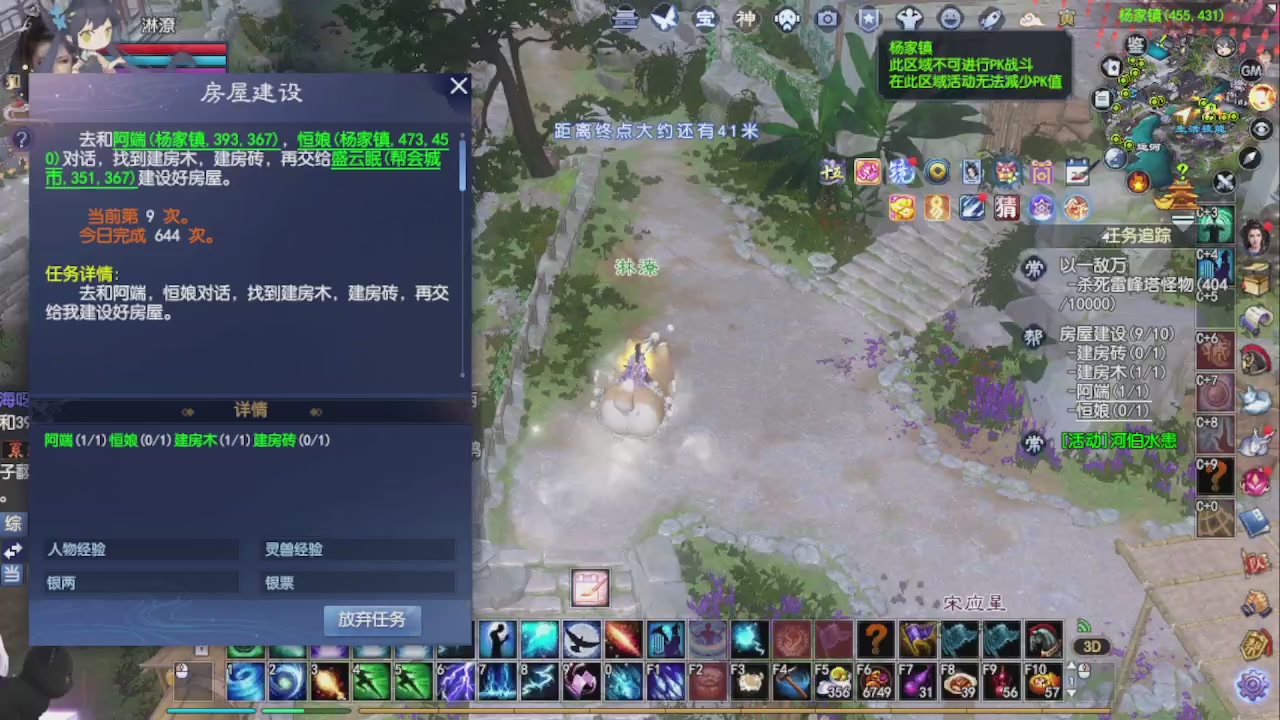Screen dimensions: 1280x720
Task: Expand the 以一敌万 quest details
Action: (1093, 265)
